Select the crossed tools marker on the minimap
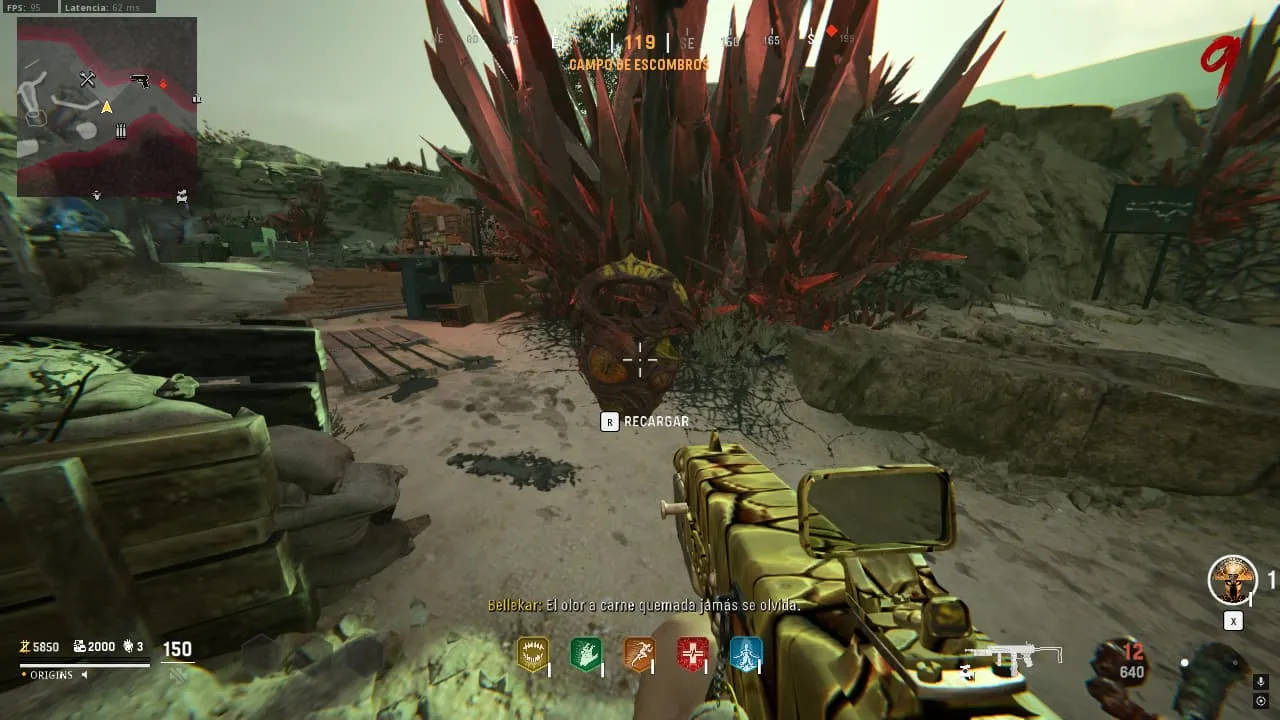The width and height of the screenshot is (1280, 720). coord(87,79)
